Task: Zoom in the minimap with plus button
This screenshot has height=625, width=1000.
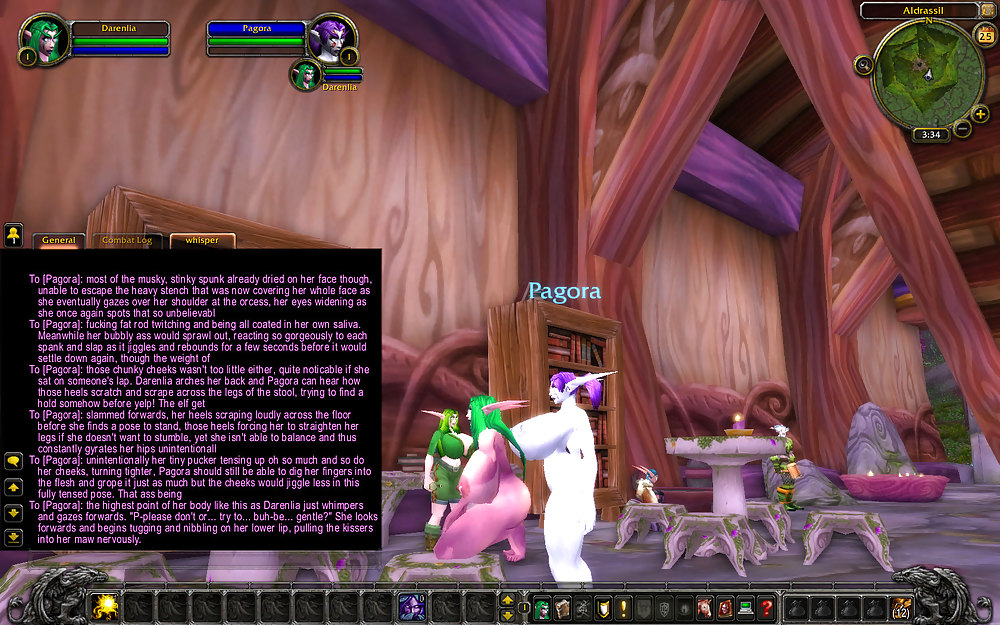Action: click(x=980, y=113)
